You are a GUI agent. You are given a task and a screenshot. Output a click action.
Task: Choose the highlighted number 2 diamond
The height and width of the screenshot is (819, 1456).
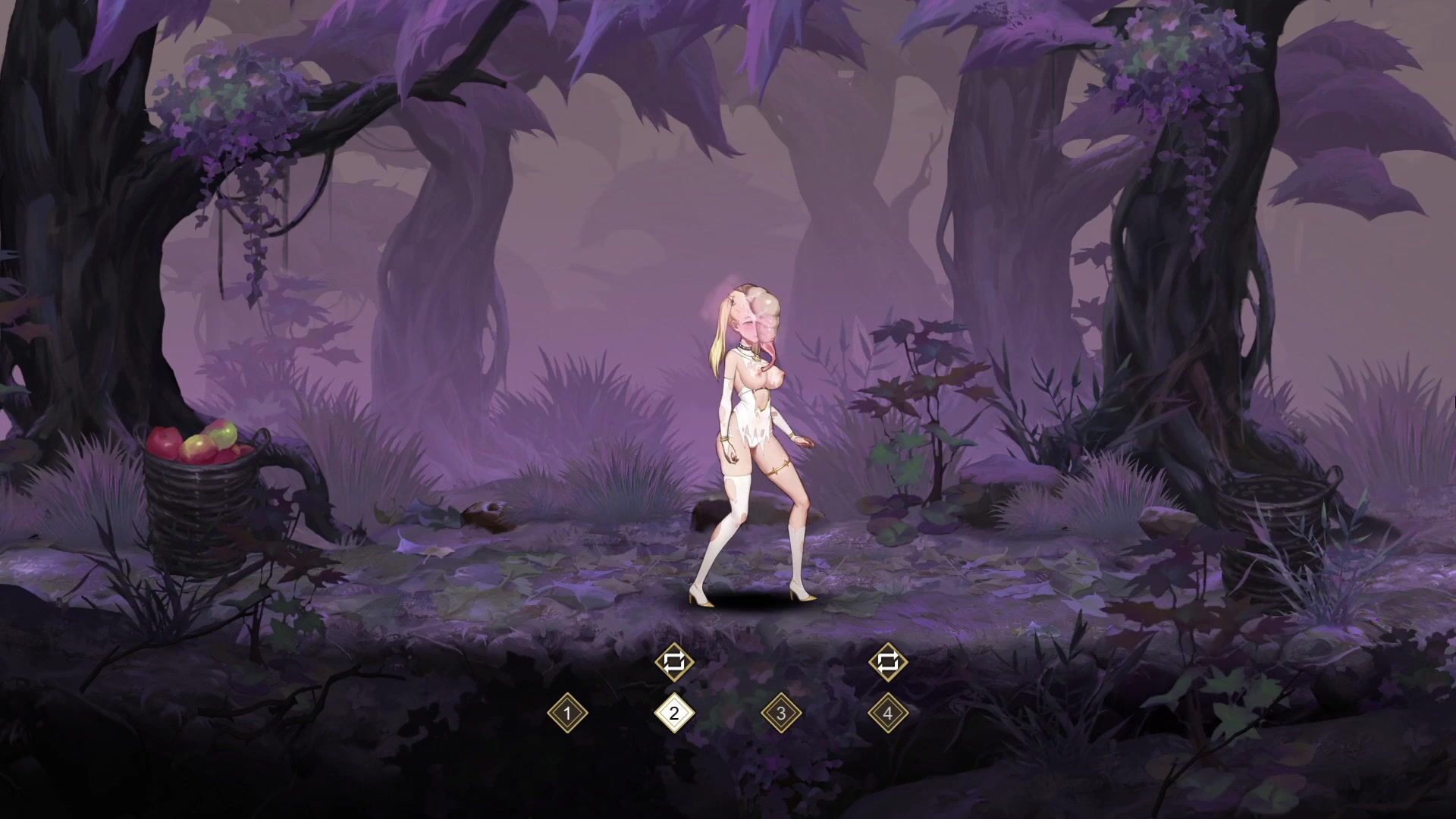tap(674, 714)
